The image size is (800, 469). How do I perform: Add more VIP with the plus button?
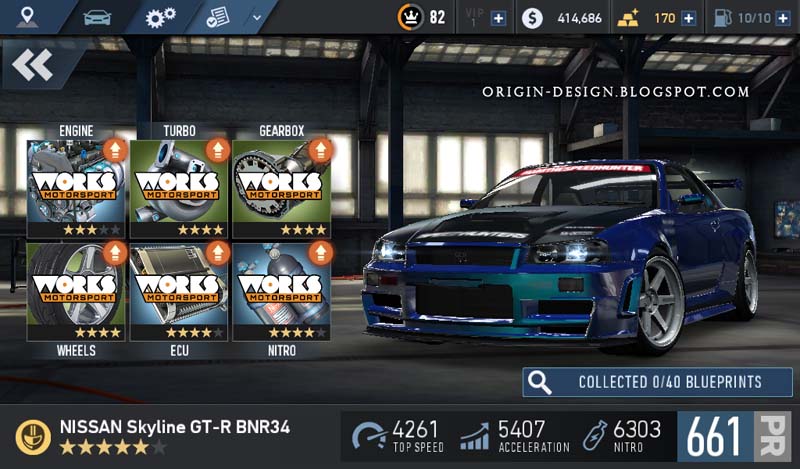click(x=498, y=18)
